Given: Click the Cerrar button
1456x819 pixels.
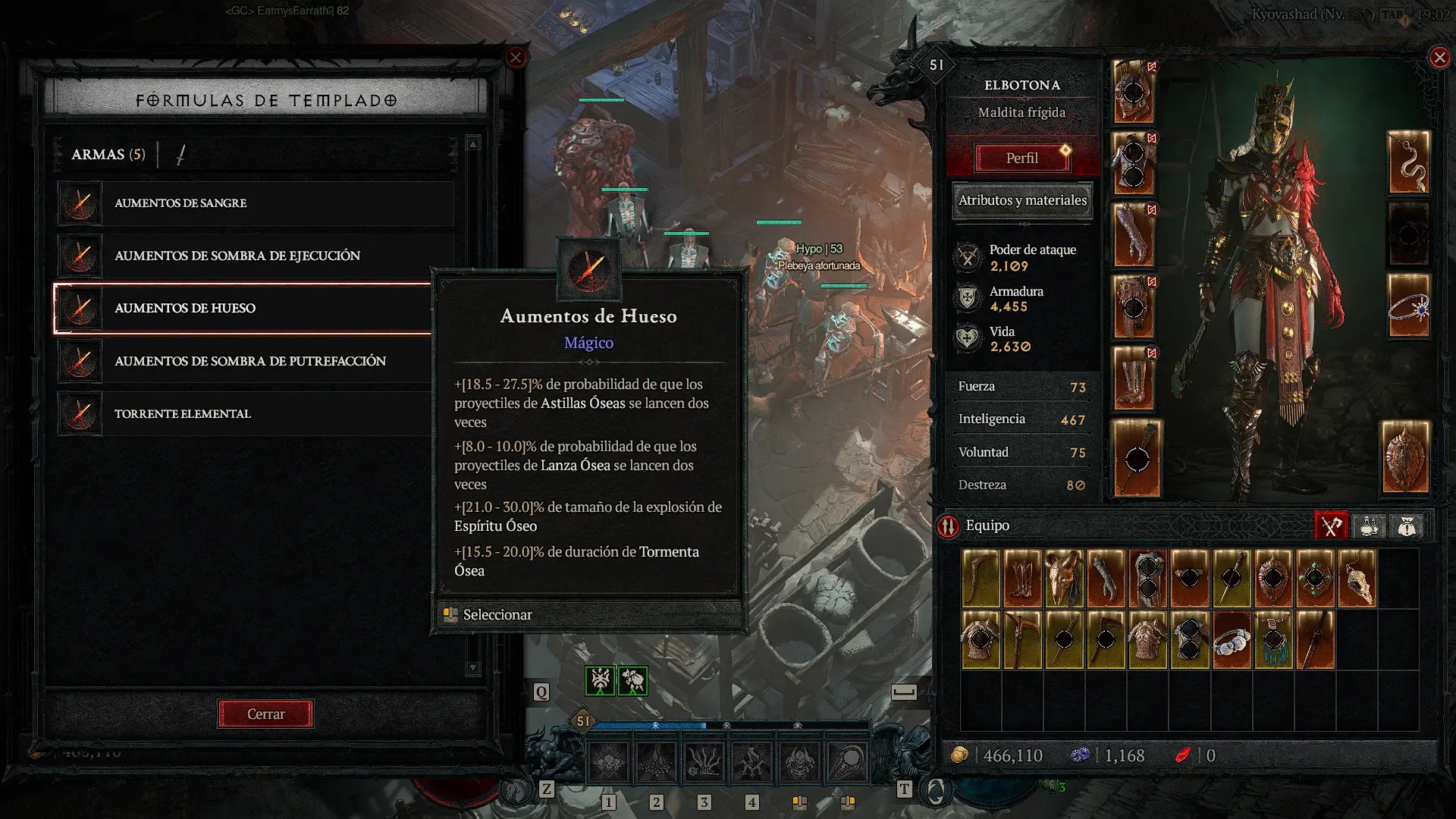Looking at the screenshot, I should 265,714.
